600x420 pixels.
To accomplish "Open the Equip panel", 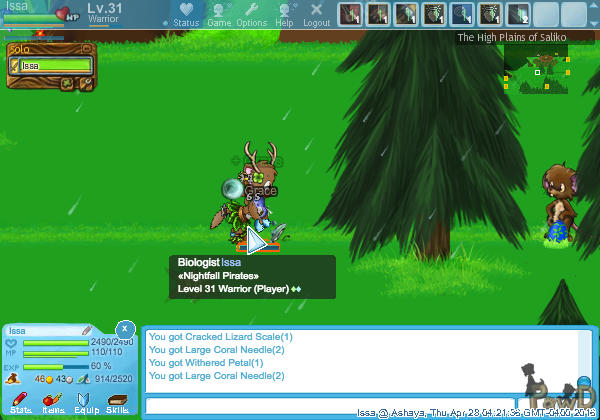I will pos(86,403).
